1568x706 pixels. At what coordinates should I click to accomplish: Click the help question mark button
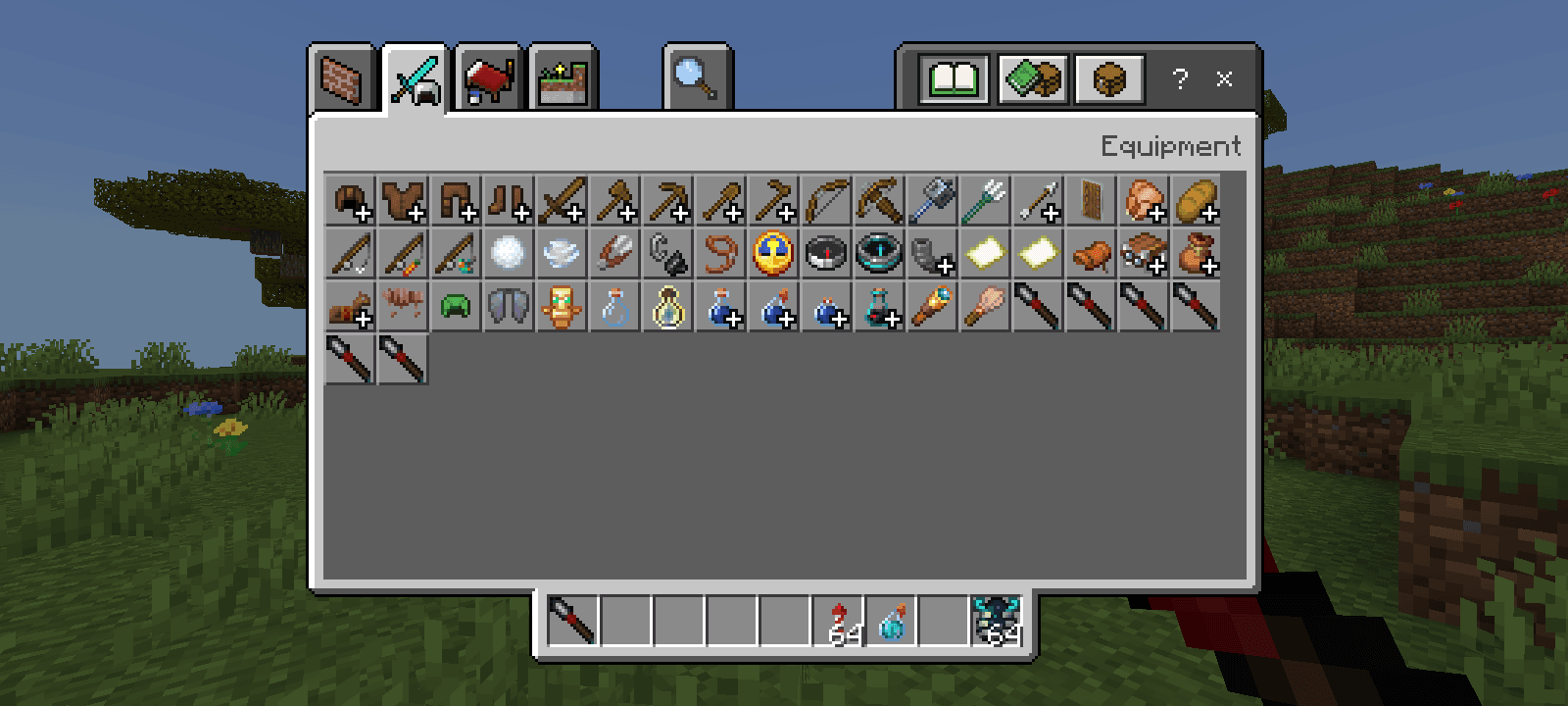pyautogui.click(x=1180, y=80)
